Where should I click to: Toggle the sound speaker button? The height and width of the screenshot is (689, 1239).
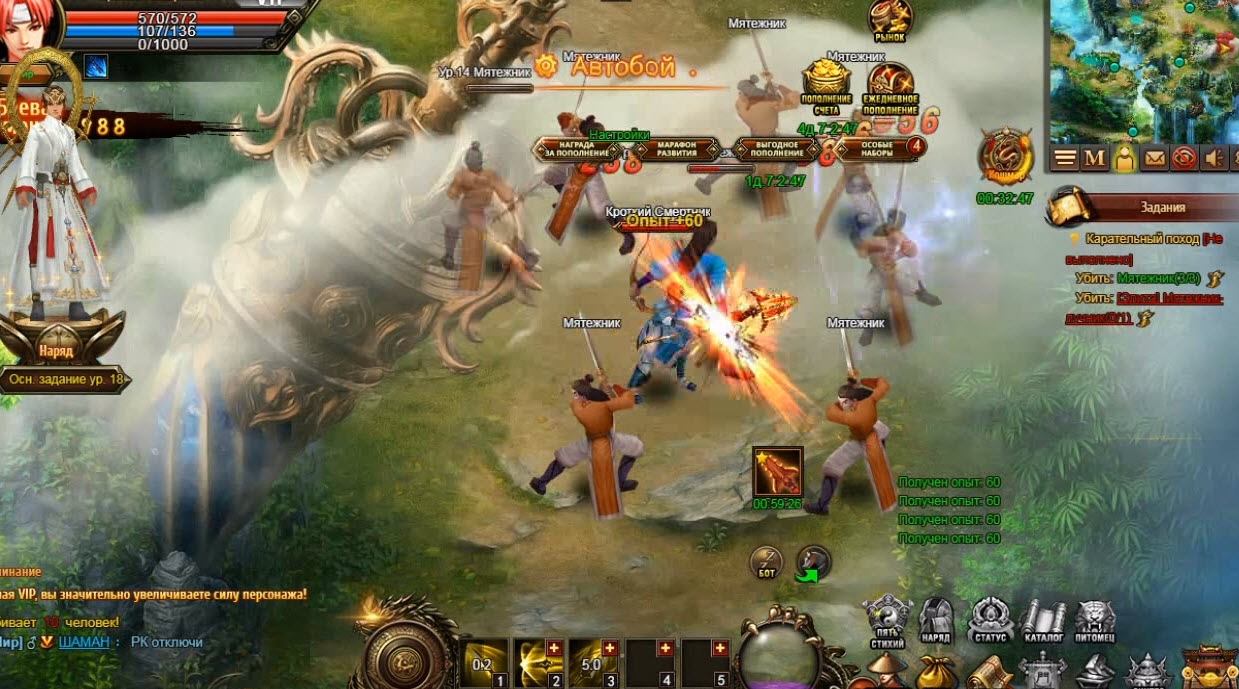click(x=1215, y=158)
